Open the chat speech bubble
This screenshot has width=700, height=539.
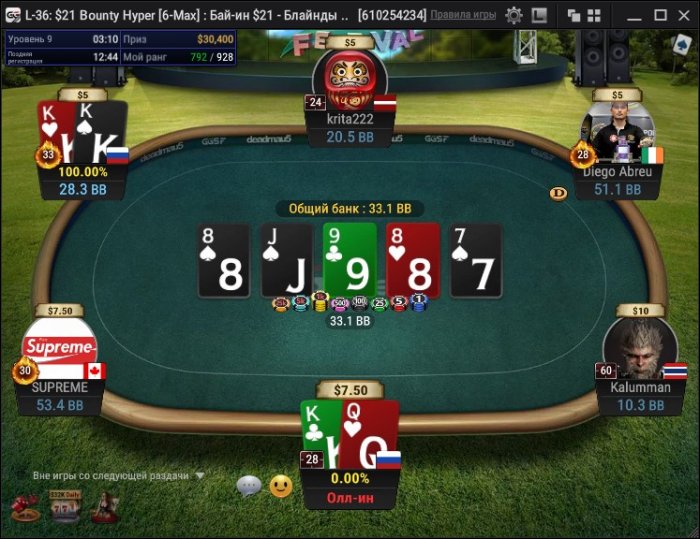pos(249,486)
